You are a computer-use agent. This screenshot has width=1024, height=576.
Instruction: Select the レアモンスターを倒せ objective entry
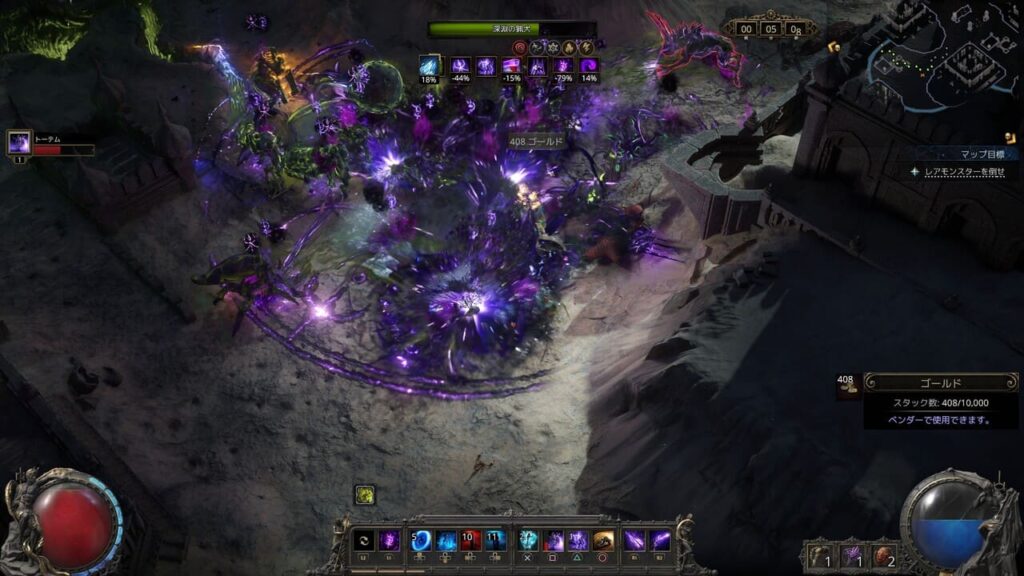963,172
